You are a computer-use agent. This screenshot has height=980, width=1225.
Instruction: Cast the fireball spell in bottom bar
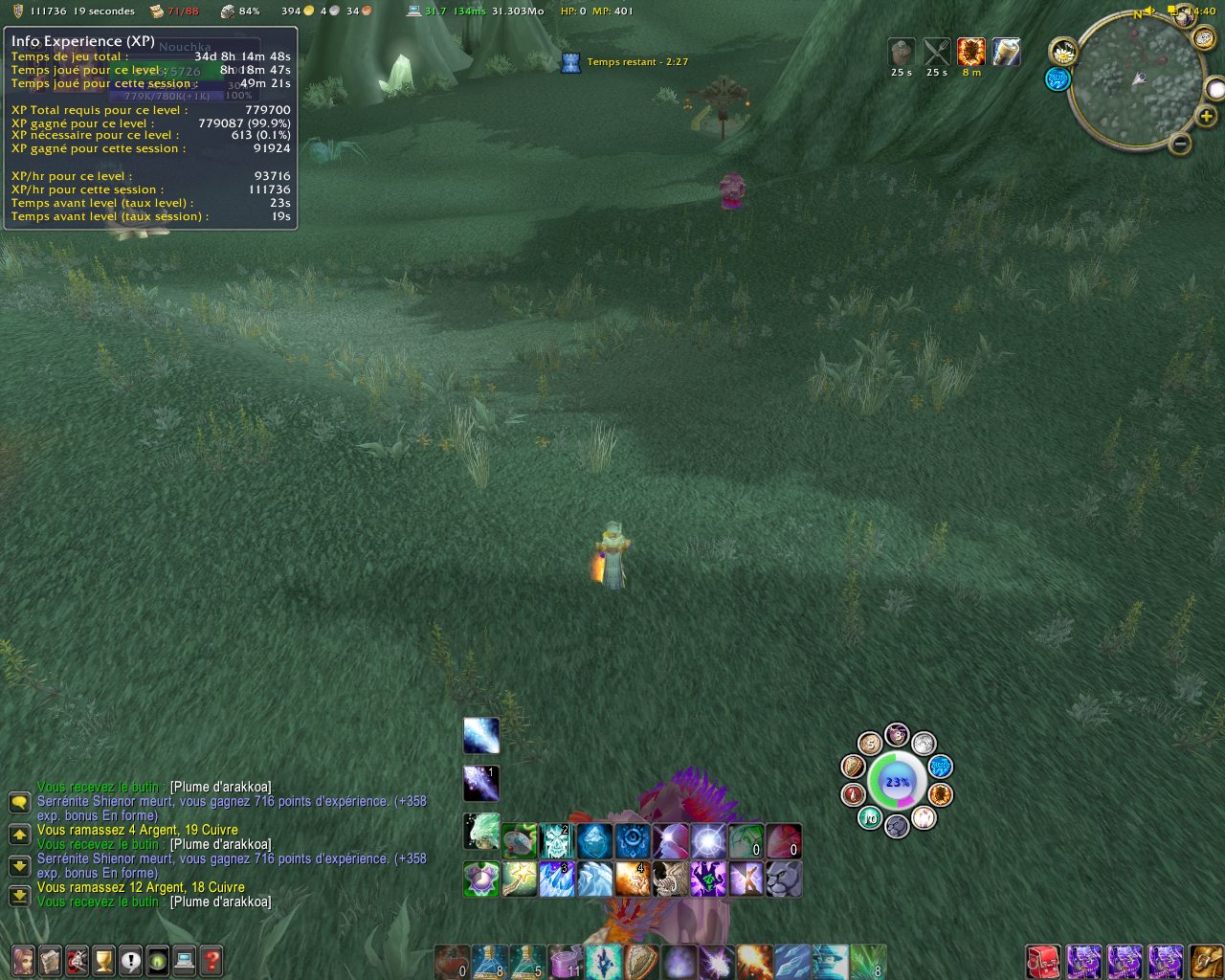pos(754,961)
